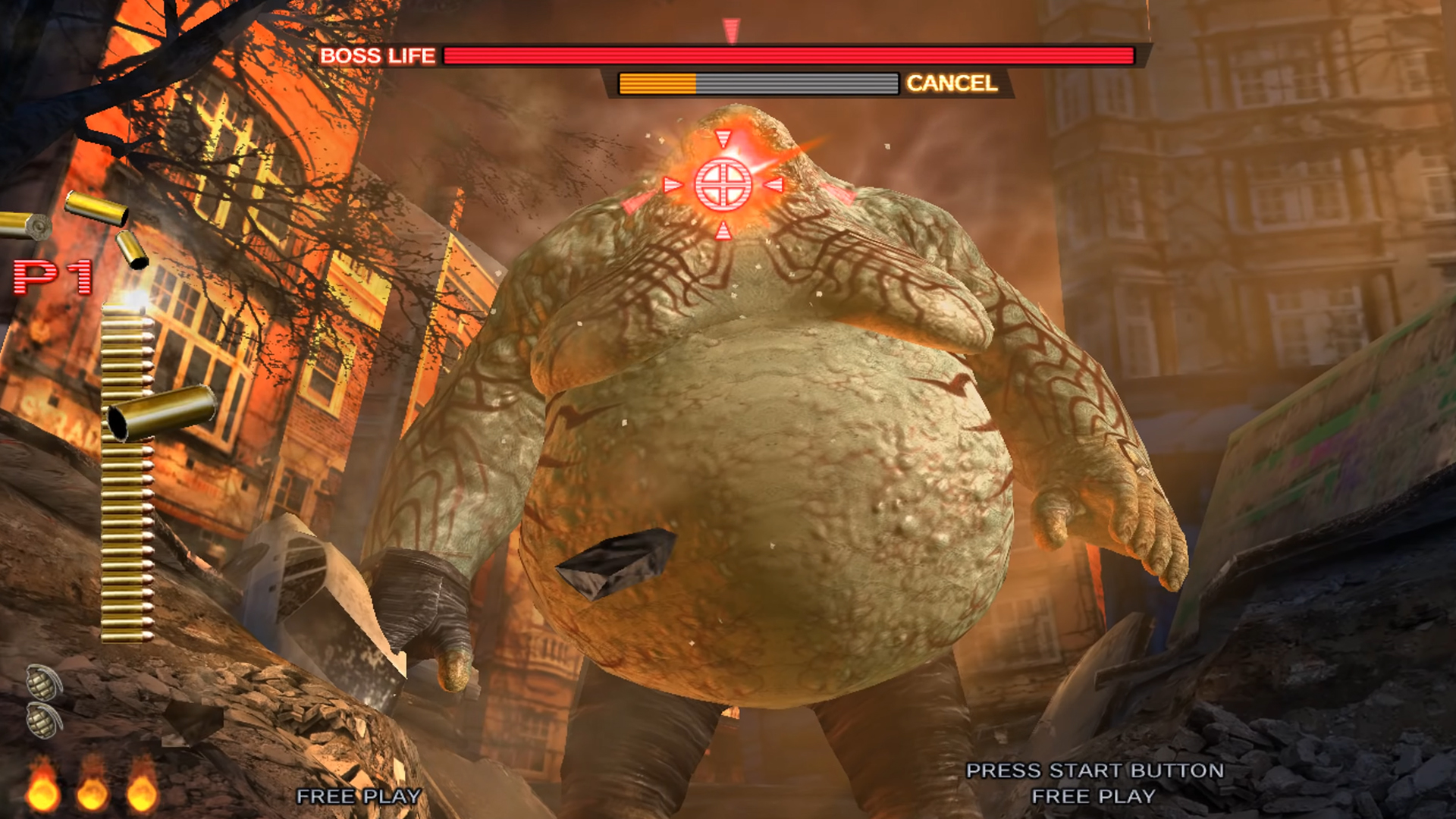The height and width of the screenshot is (819, 1456).
Task: Shoot the red weak-point target reticle
Action: [723, 184]
